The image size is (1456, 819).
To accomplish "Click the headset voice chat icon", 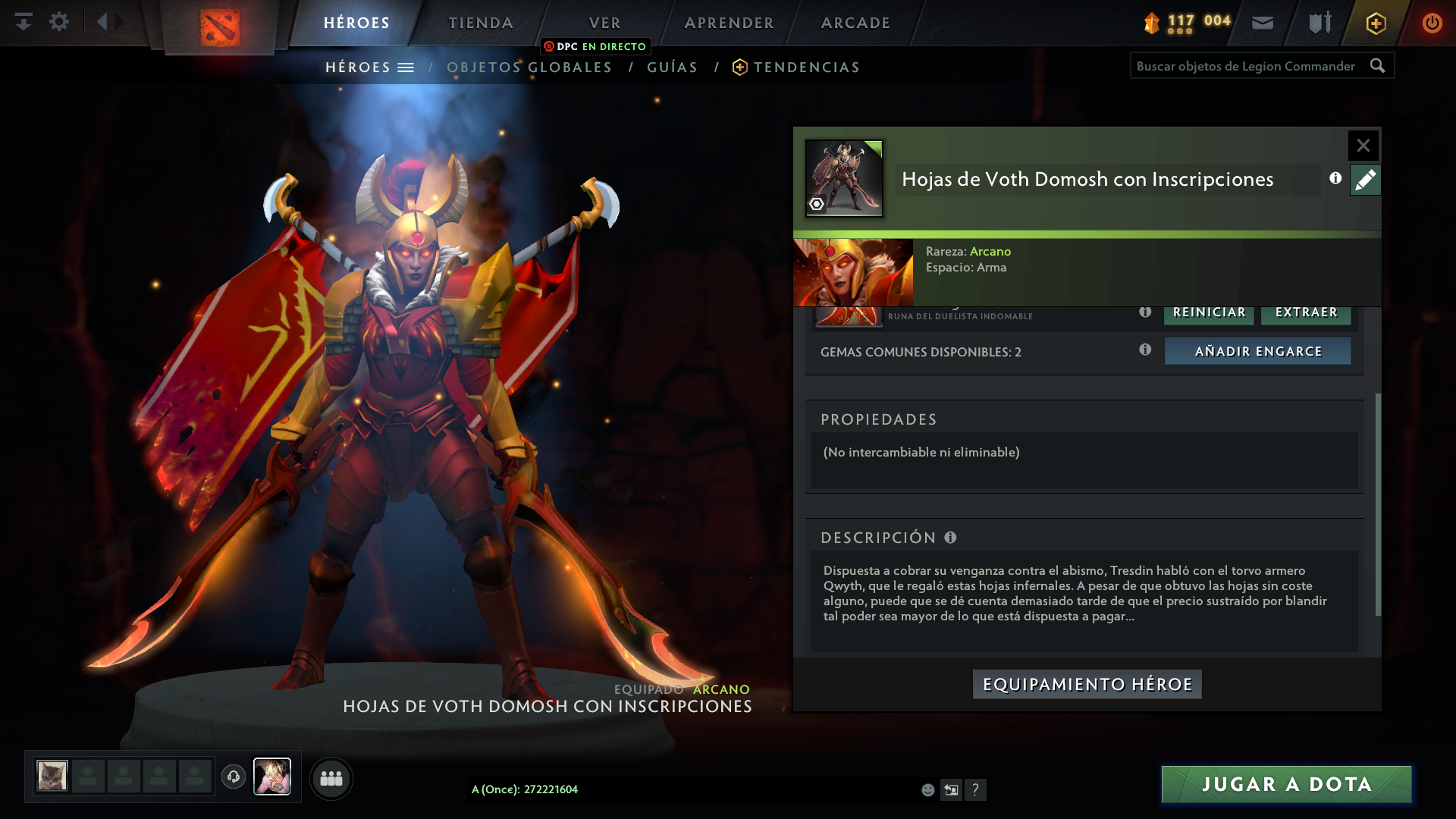I will click(x=233, y=777).
